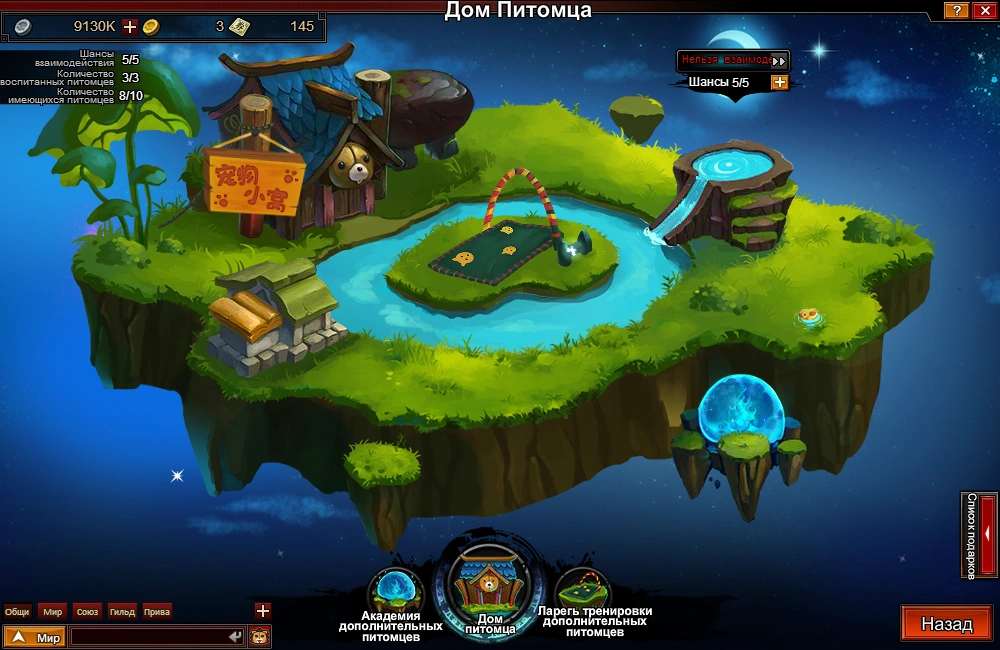Switch to the Общи chat tab
1000x650 pixels.
[x=17, y=611]
